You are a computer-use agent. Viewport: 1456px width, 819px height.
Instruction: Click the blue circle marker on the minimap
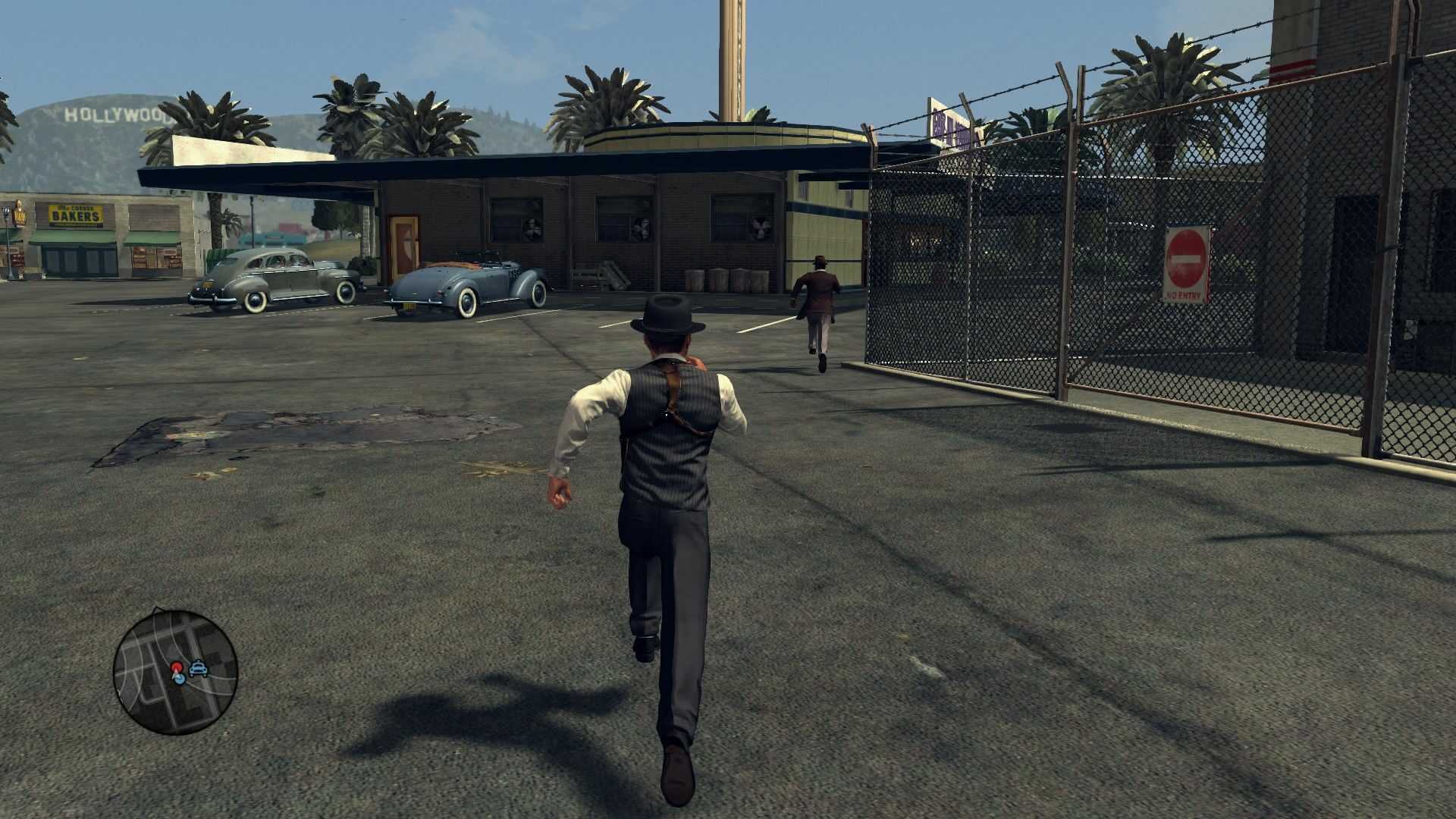click(179, 679)
